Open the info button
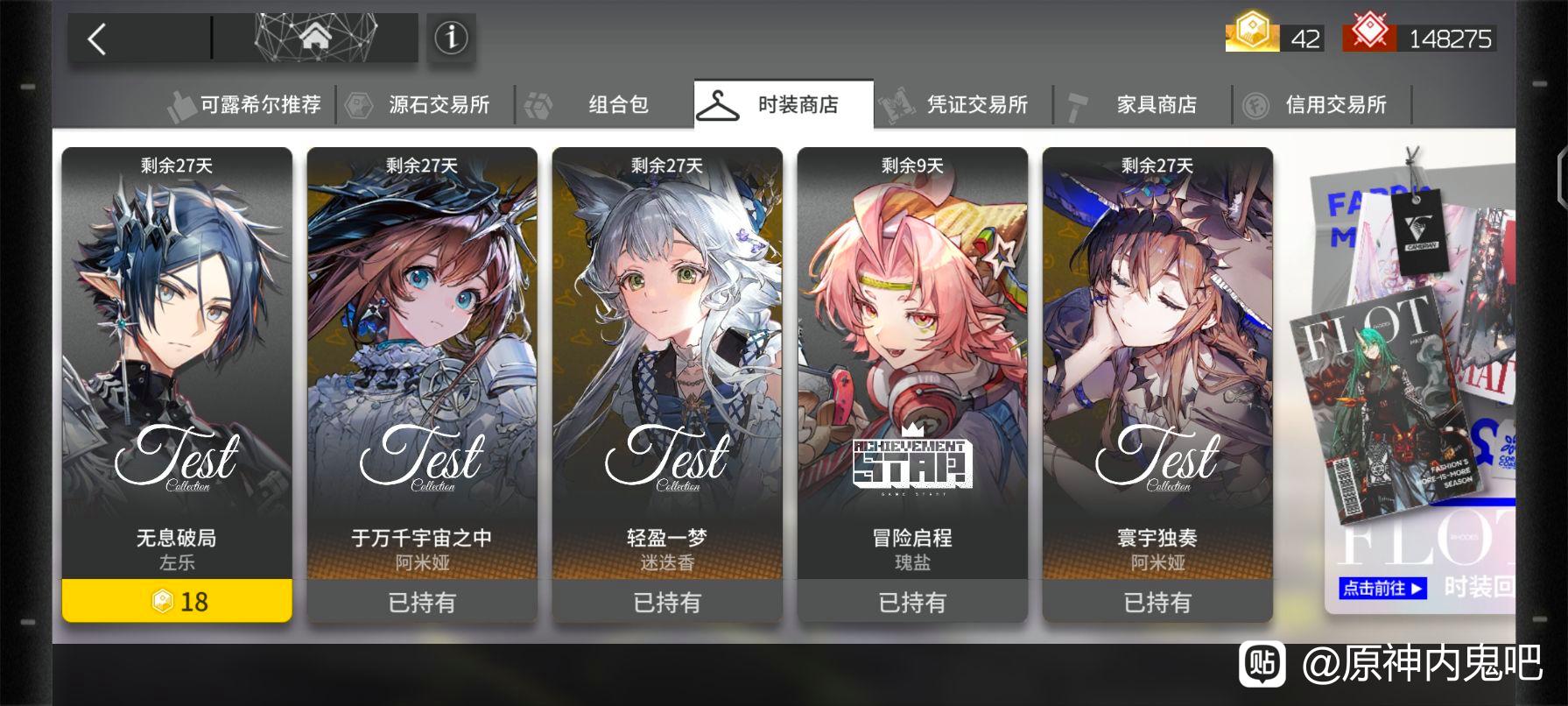The image size is (1568, 706). click(451, 39)
